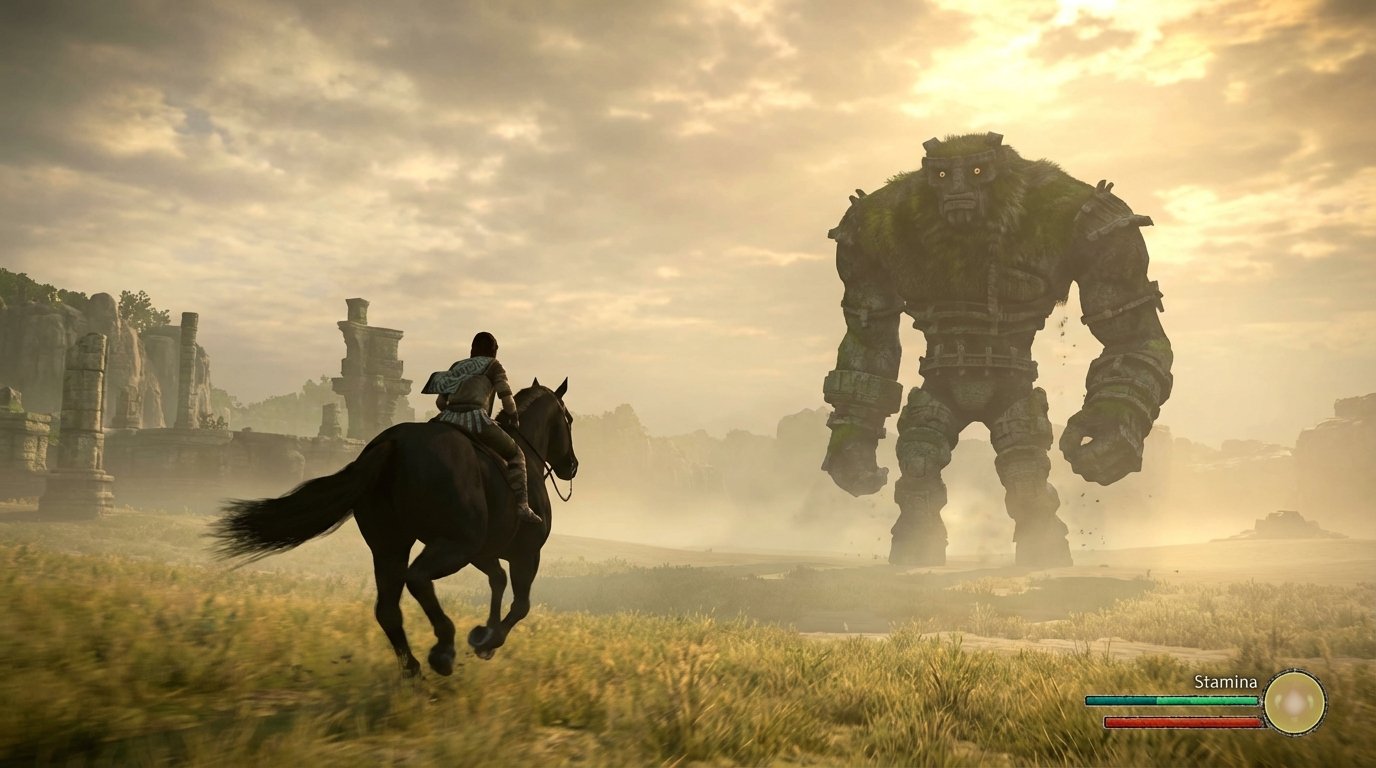Viewport: 1376px width, 768px height.
Task: Click the Stamina text label
Action: (1225, 682)
